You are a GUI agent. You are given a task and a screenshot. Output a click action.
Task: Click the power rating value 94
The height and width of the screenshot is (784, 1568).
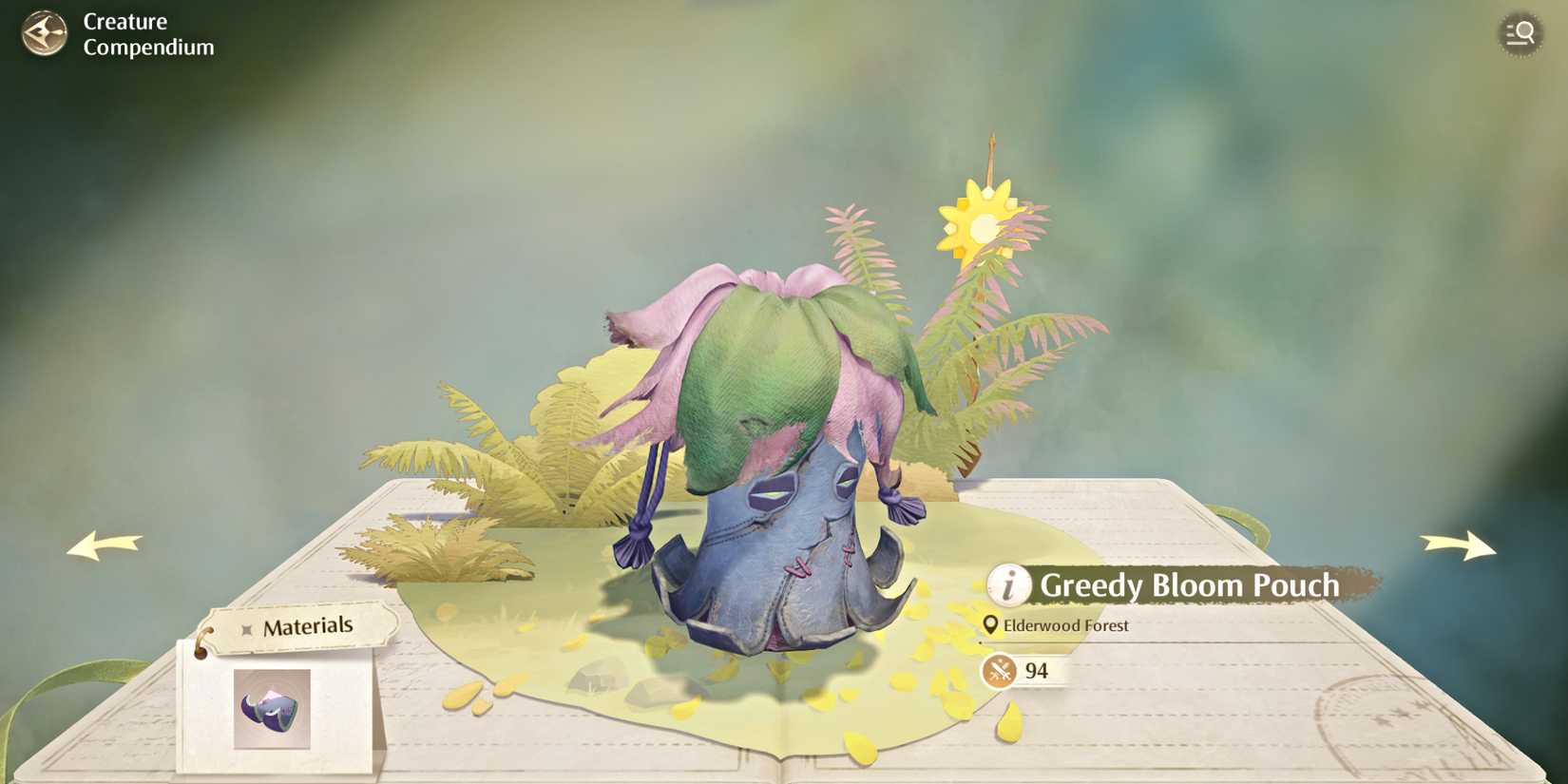coord(1035,671)
